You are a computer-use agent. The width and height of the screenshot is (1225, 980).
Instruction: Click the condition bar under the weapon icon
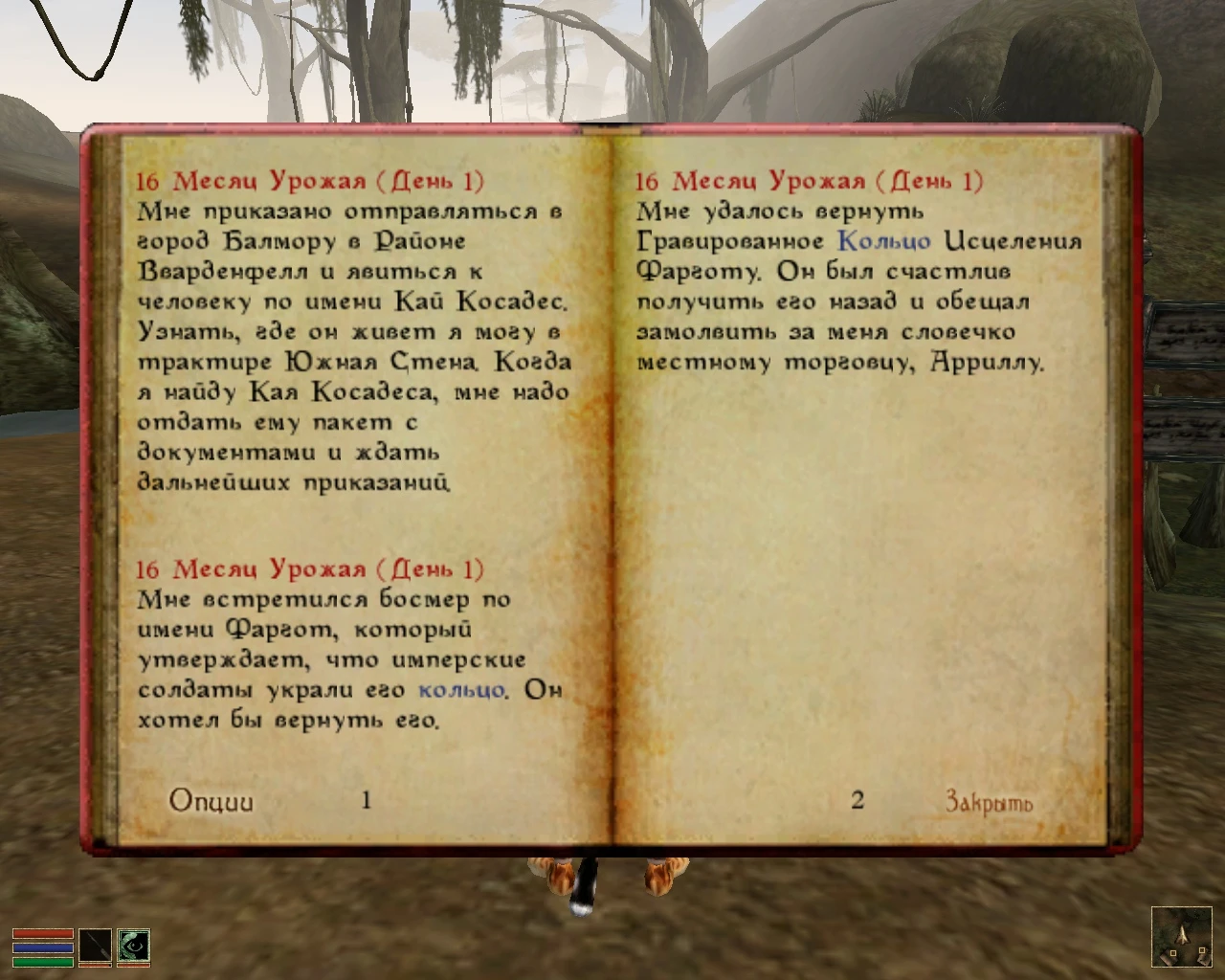pyautogui.click(x=96, y=965)
